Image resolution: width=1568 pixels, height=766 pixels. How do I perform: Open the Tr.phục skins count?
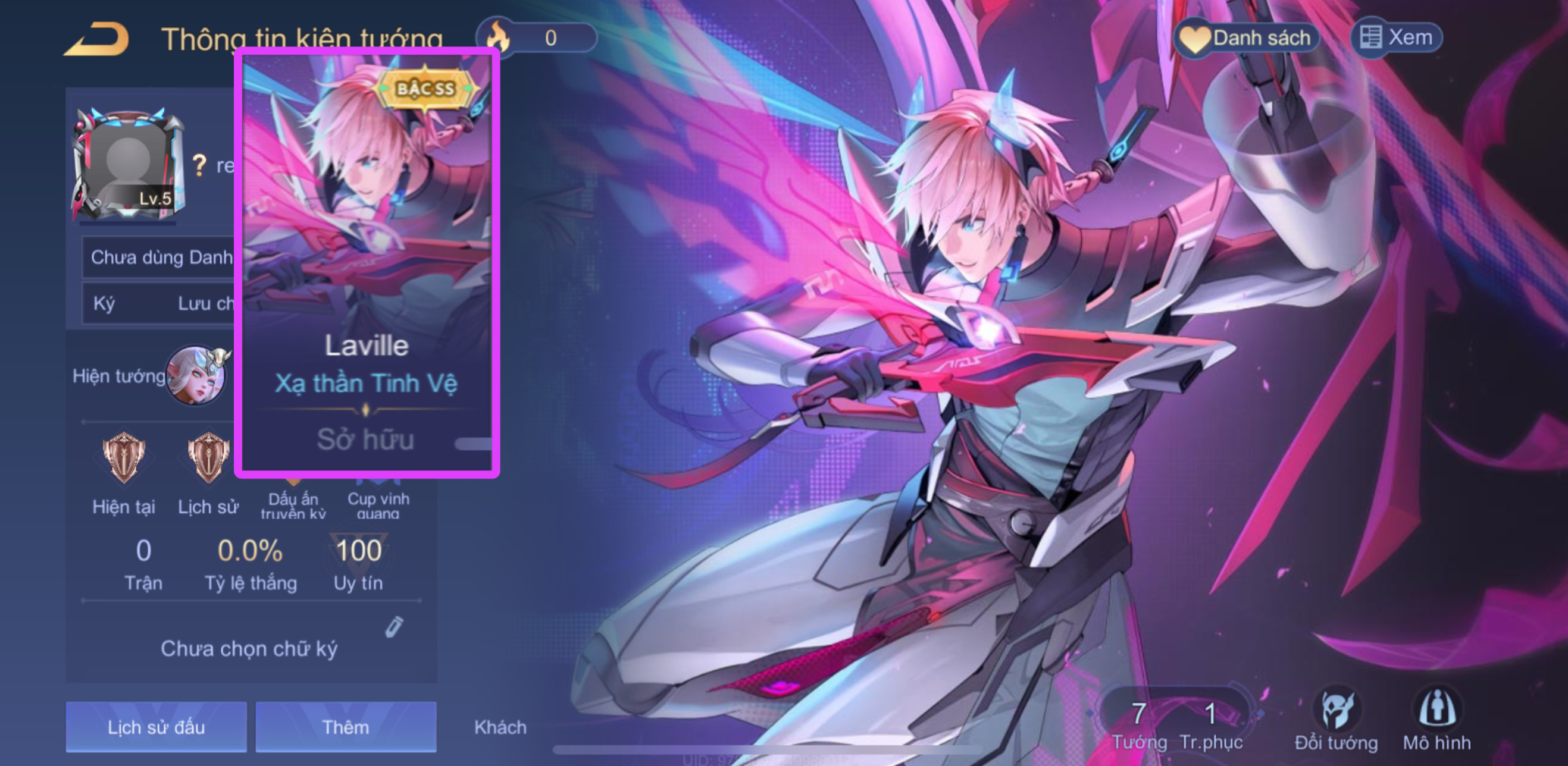[1211, 724]
